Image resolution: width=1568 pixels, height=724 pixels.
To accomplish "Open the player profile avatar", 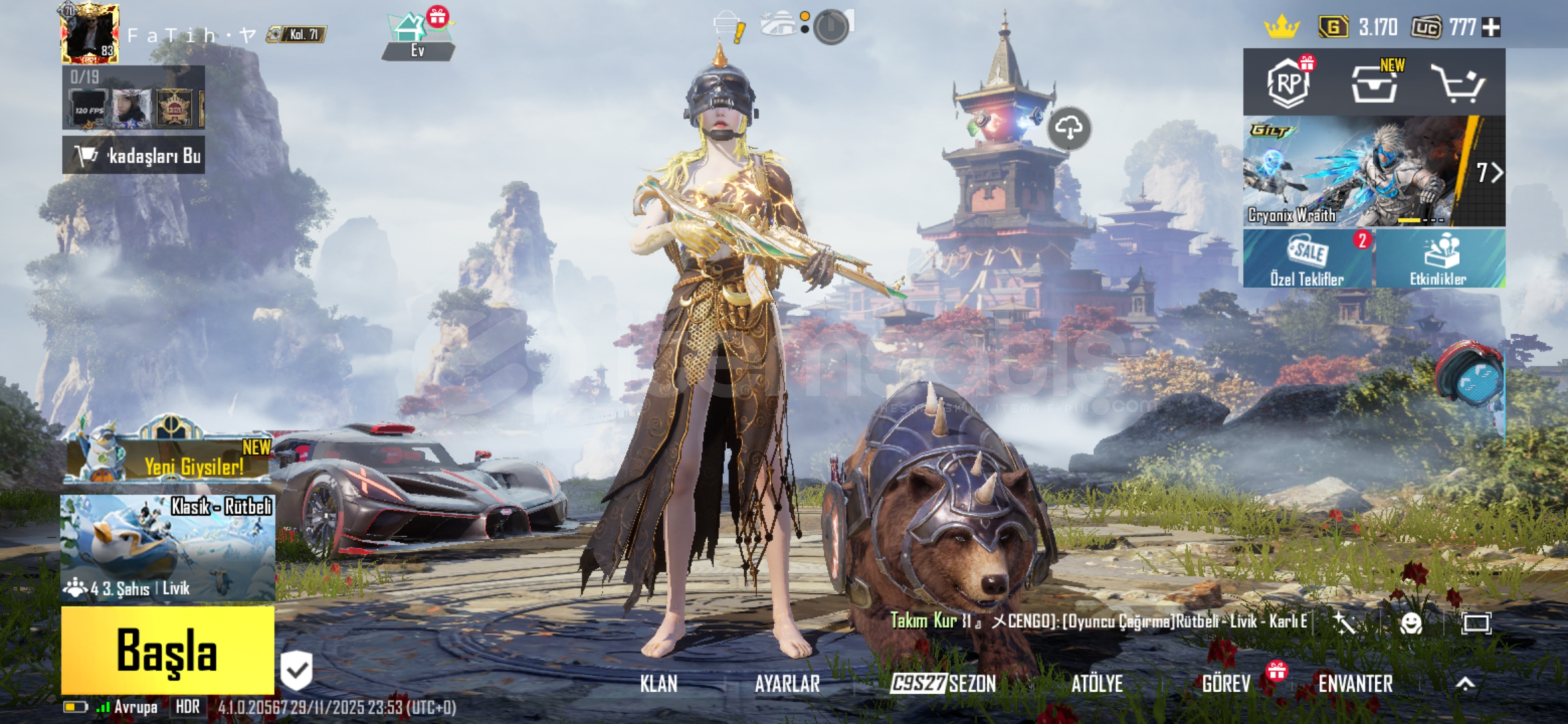I will point(90,34).
